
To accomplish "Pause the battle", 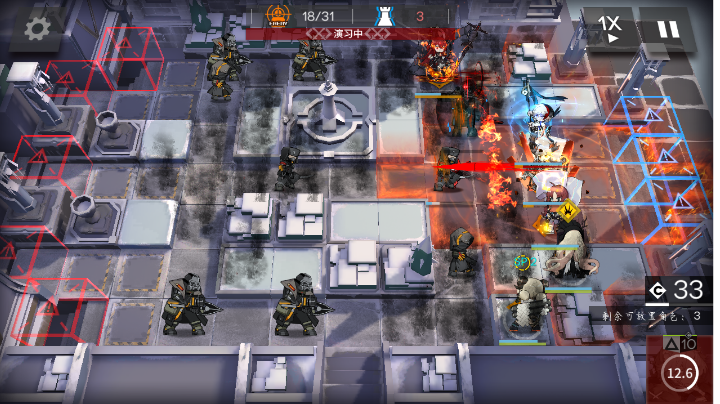I will coord(667,28).
